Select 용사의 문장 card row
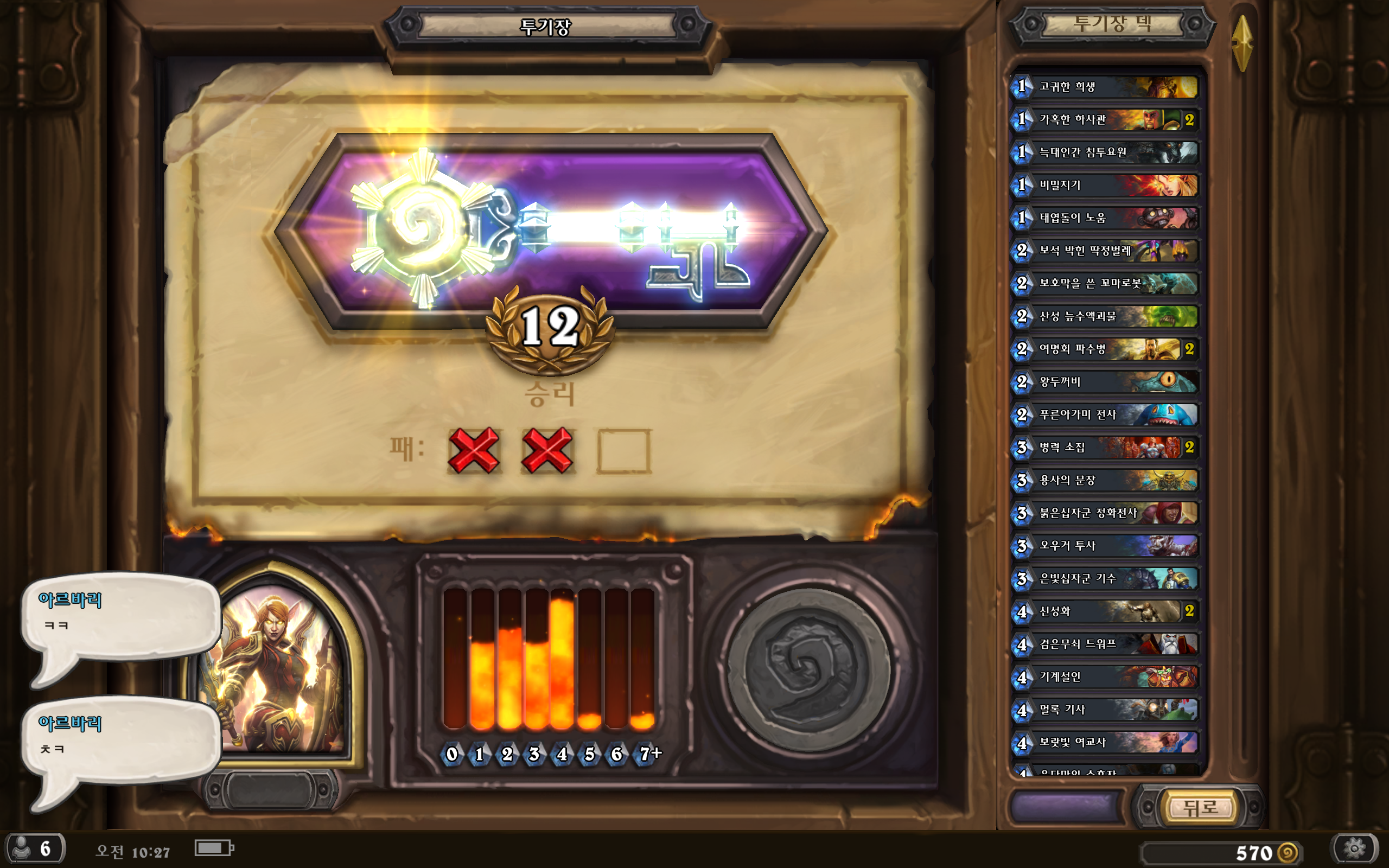1389x868 pixels. tap(1104, 480)
